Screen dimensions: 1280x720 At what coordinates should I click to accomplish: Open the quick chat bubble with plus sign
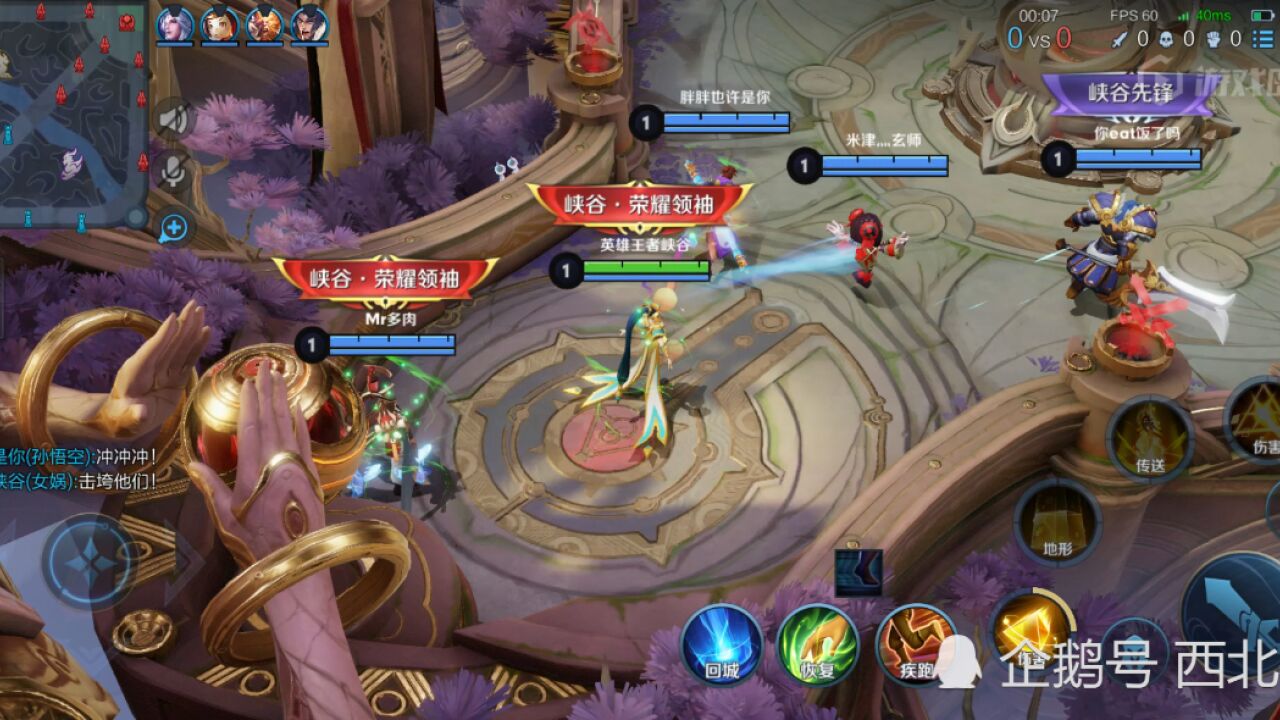click(x=174, y=227)
